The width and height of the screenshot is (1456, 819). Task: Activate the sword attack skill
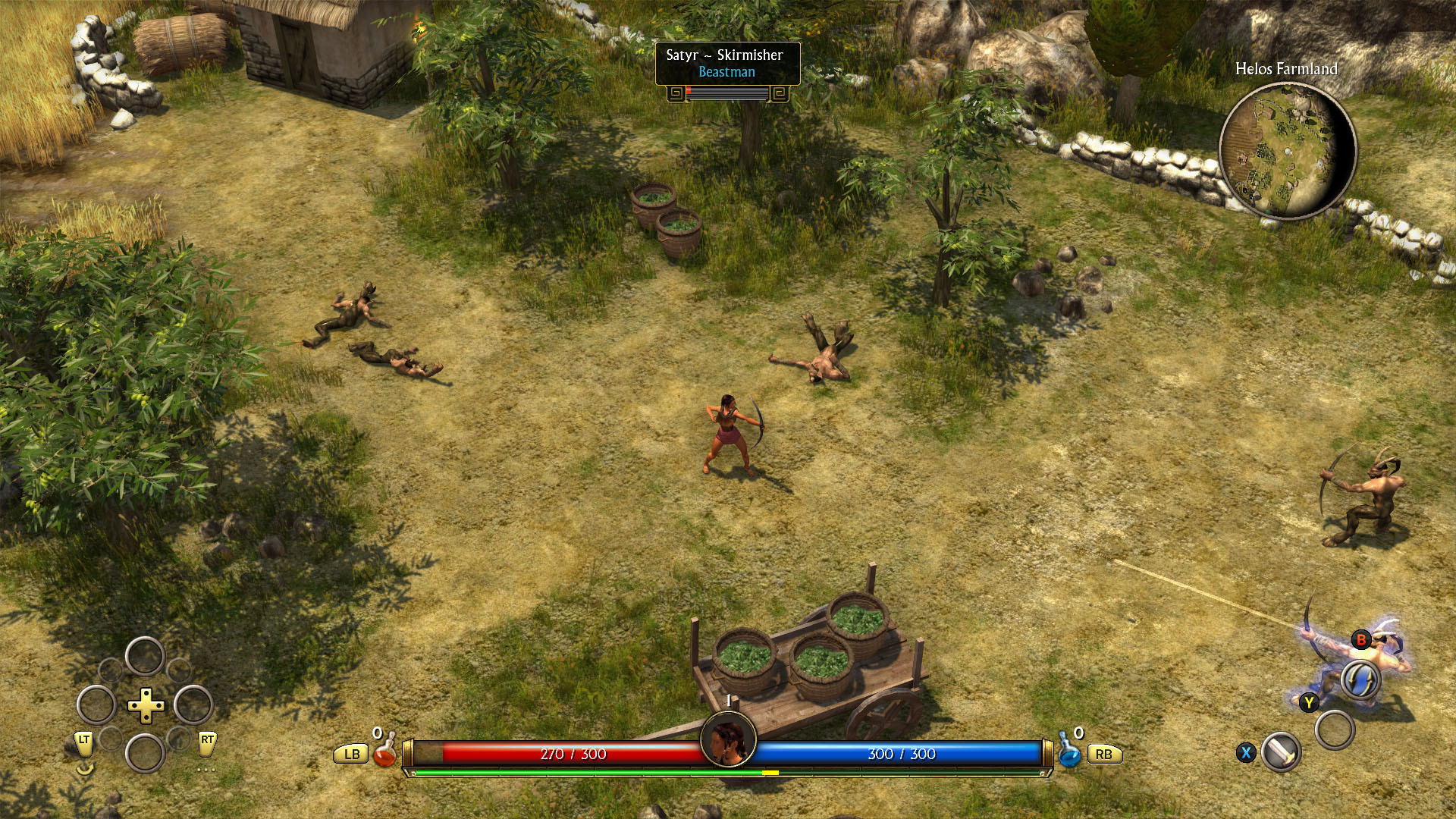pos(1282,752)
